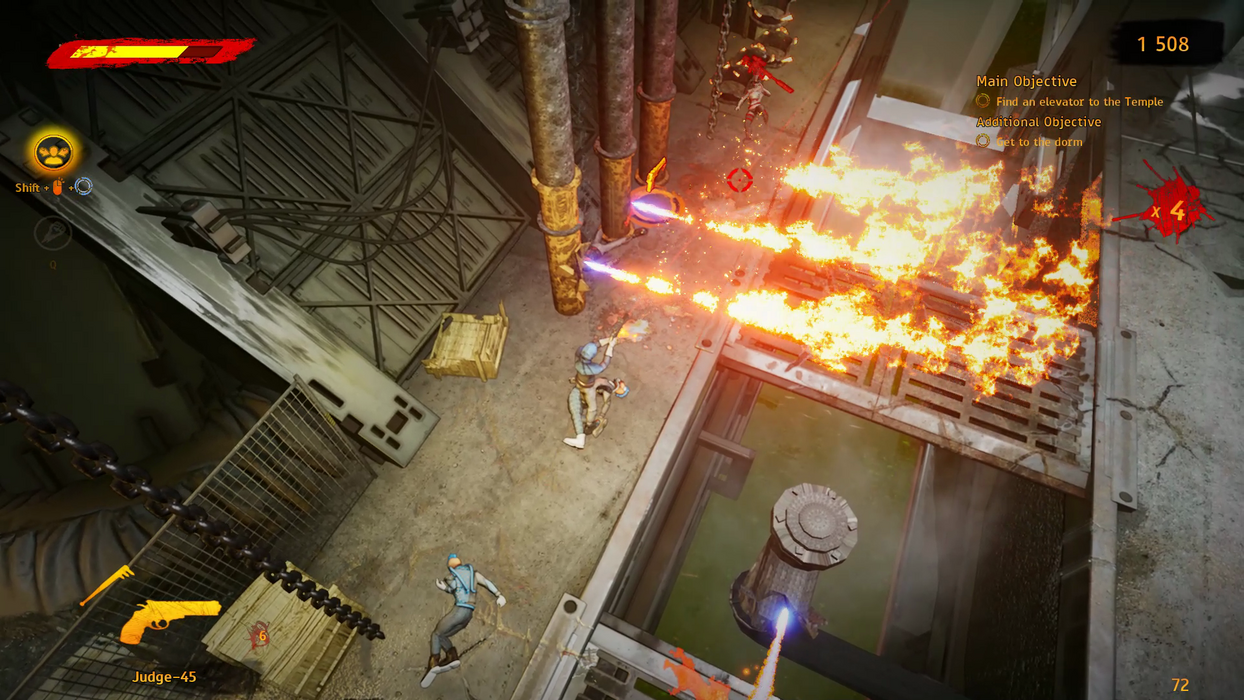Click the 'Get to the dorm' additional objective
This screenshot has width=1244, height=700.
coord(1038,142)
